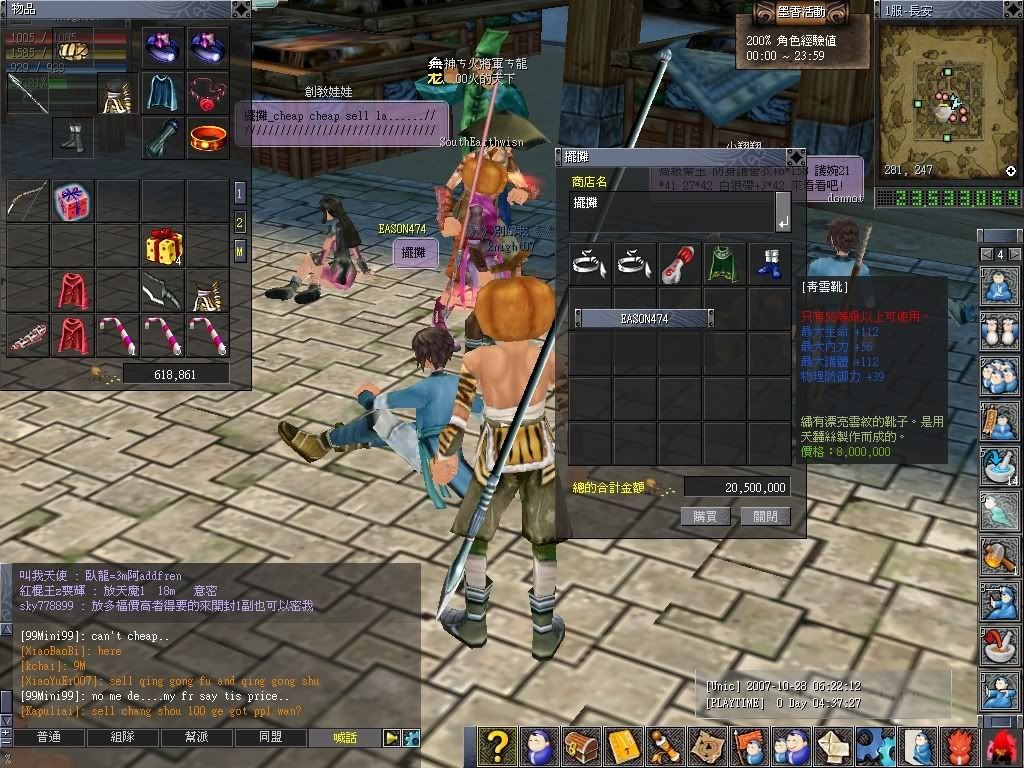
Task: Open the treasure chest icon in the toolbar
Action: pyautogui.click(x=581, y=747)
